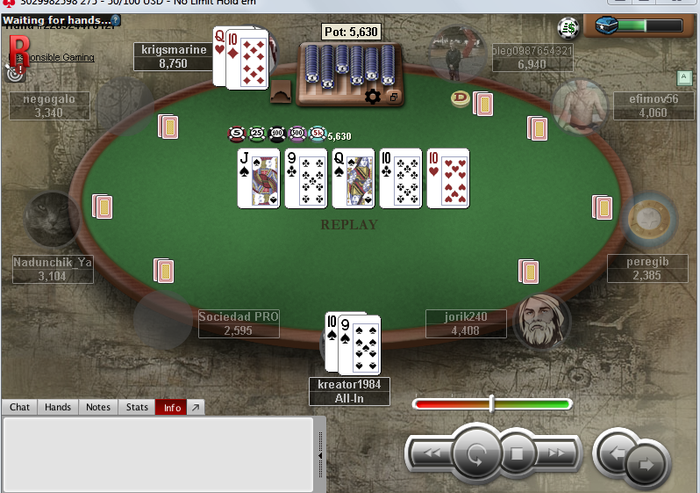The width and height of the screenshot is (700, 493).
Task: Open the Hands tab
Action: click(58, 407)
